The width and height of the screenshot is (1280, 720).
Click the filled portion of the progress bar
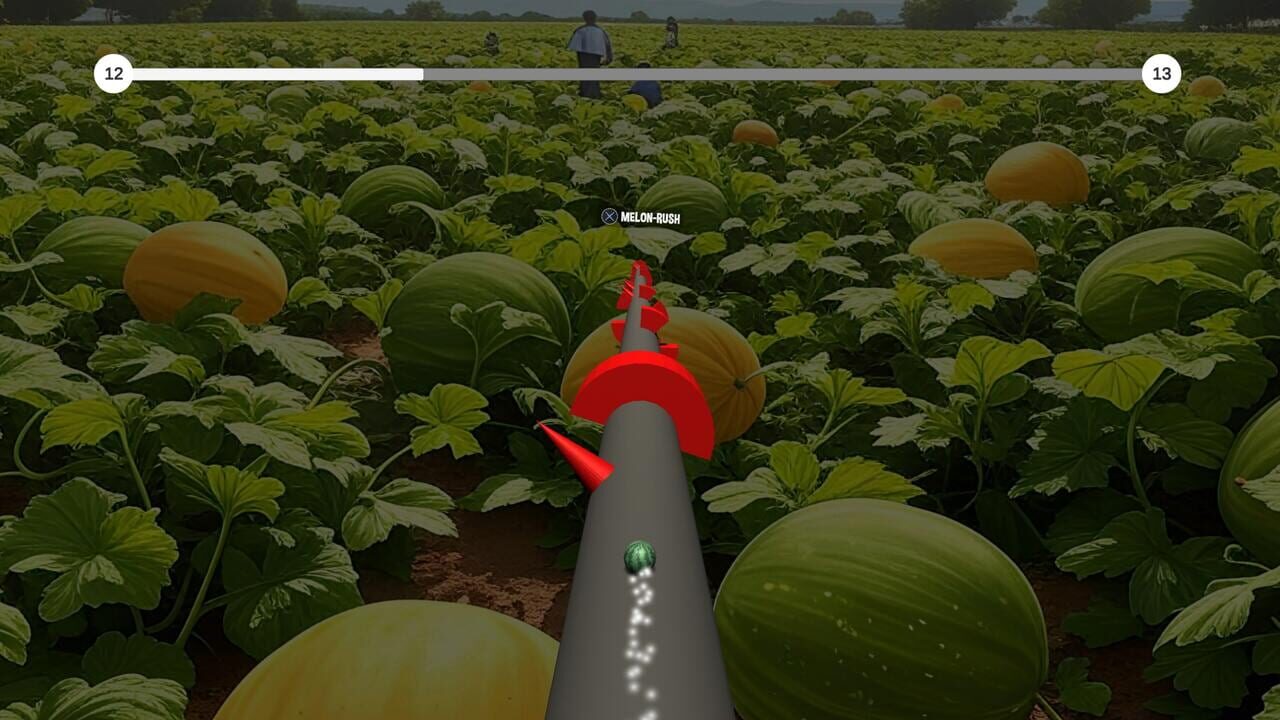click(280, 73)
